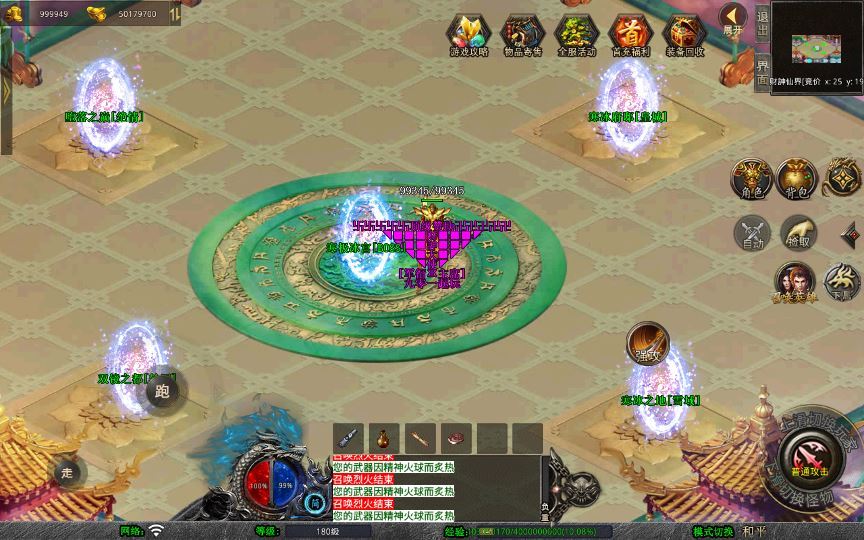Image resolution: width=864 pixels, height=540 pixels.
Task: Open the 装备回收 equipment recycling
Action: (684, 34)
